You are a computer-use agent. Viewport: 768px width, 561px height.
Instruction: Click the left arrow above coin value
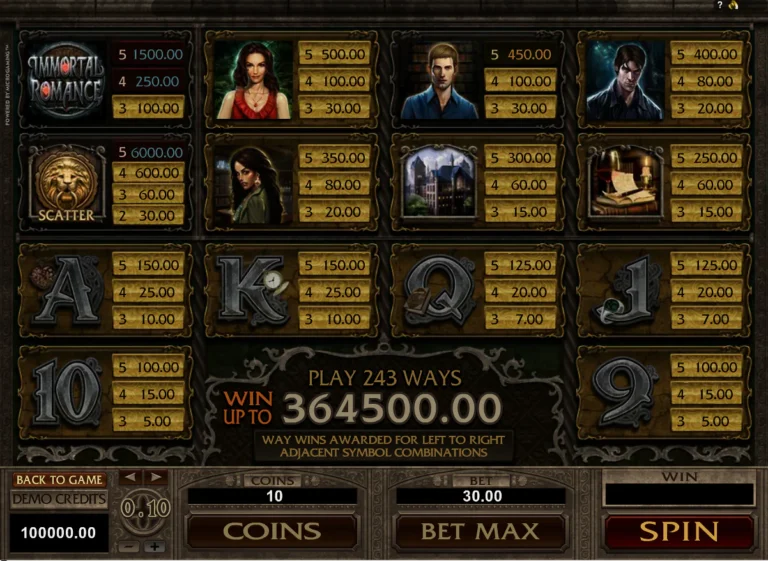coord(131,477)
